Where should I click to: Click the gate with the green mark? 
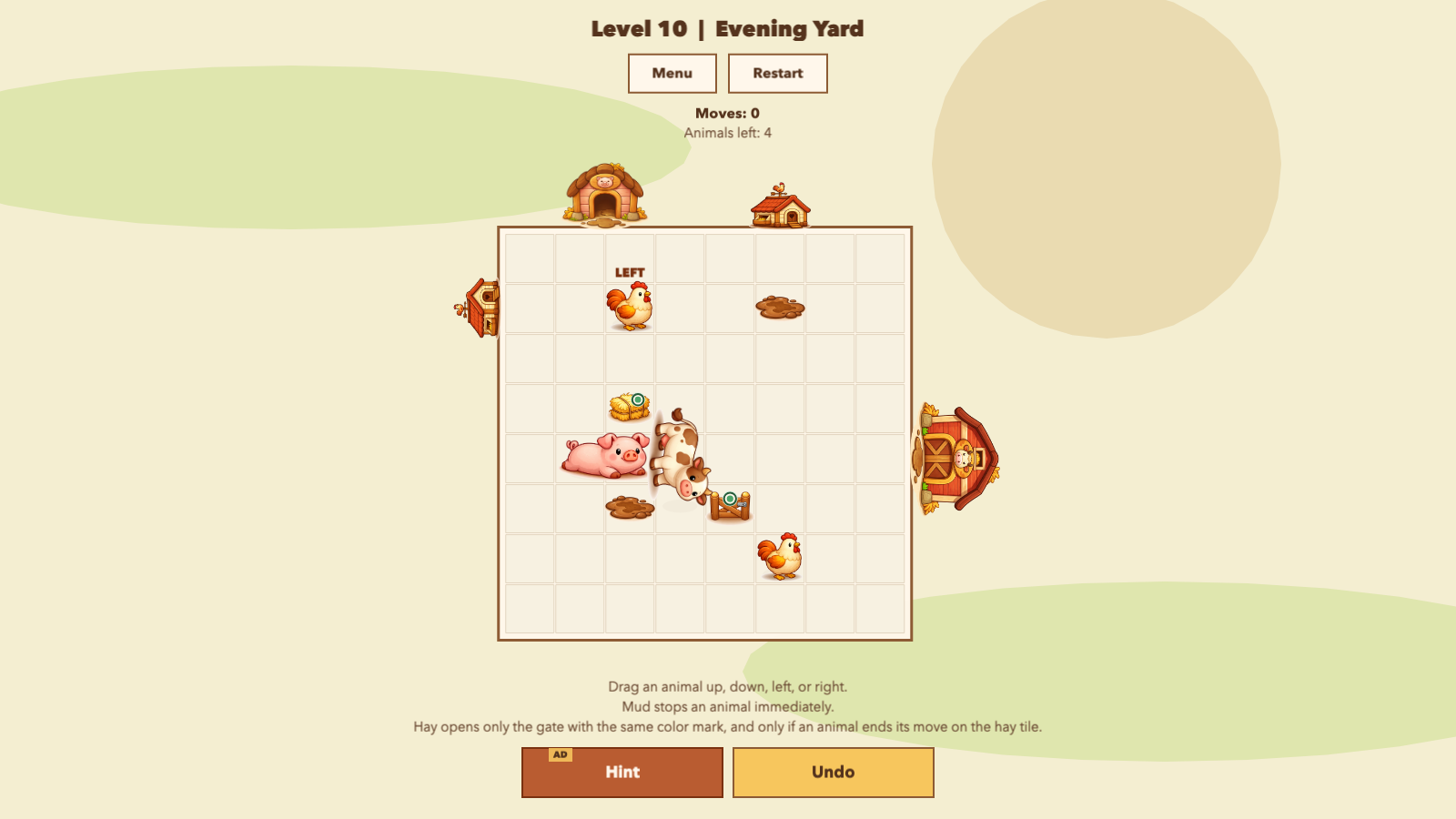click(x=732, y=503)
